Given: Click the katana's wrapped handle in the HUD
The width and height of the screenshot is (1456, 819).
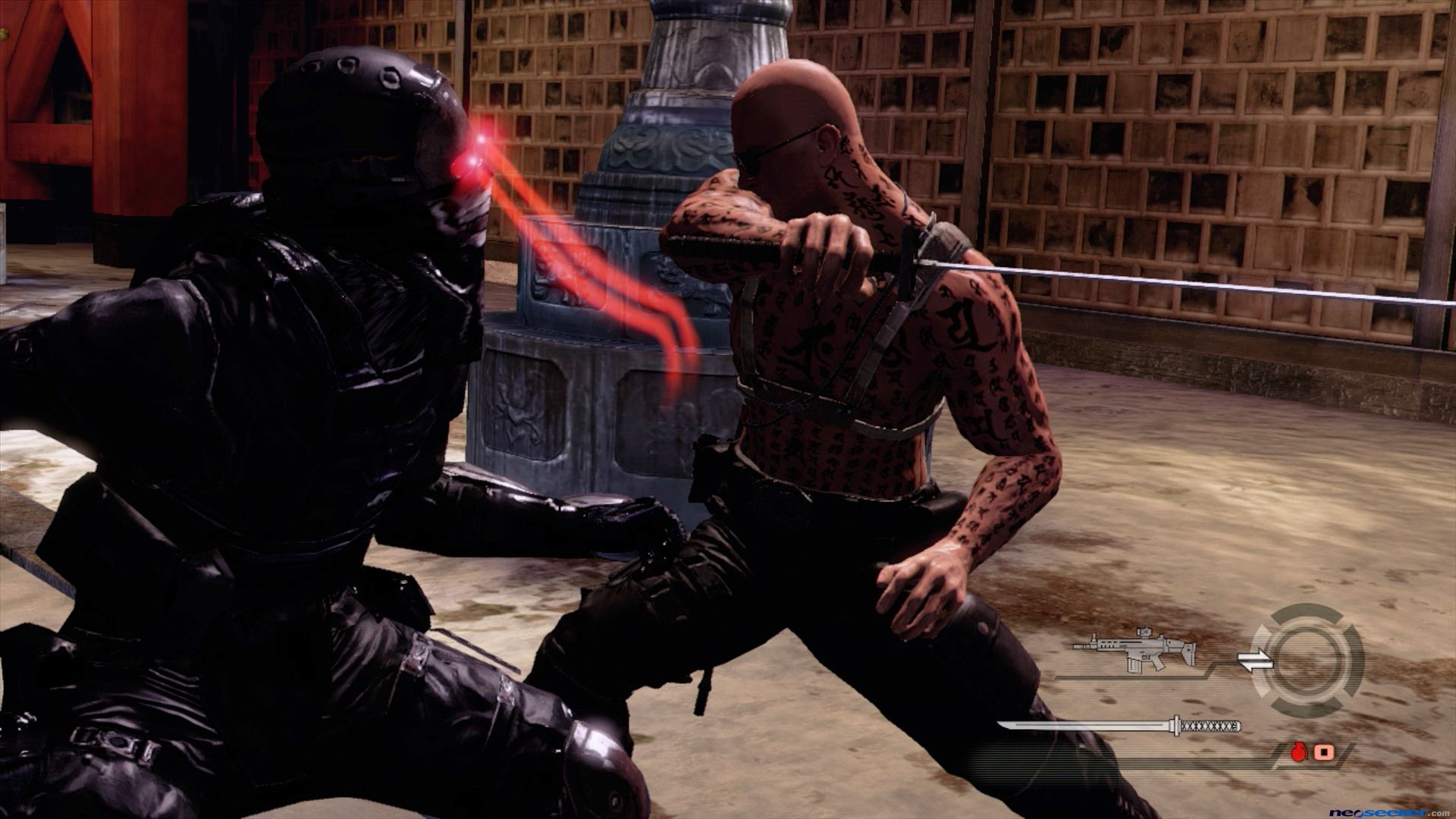Looking at the screenshot, I should click(1211, 726).
